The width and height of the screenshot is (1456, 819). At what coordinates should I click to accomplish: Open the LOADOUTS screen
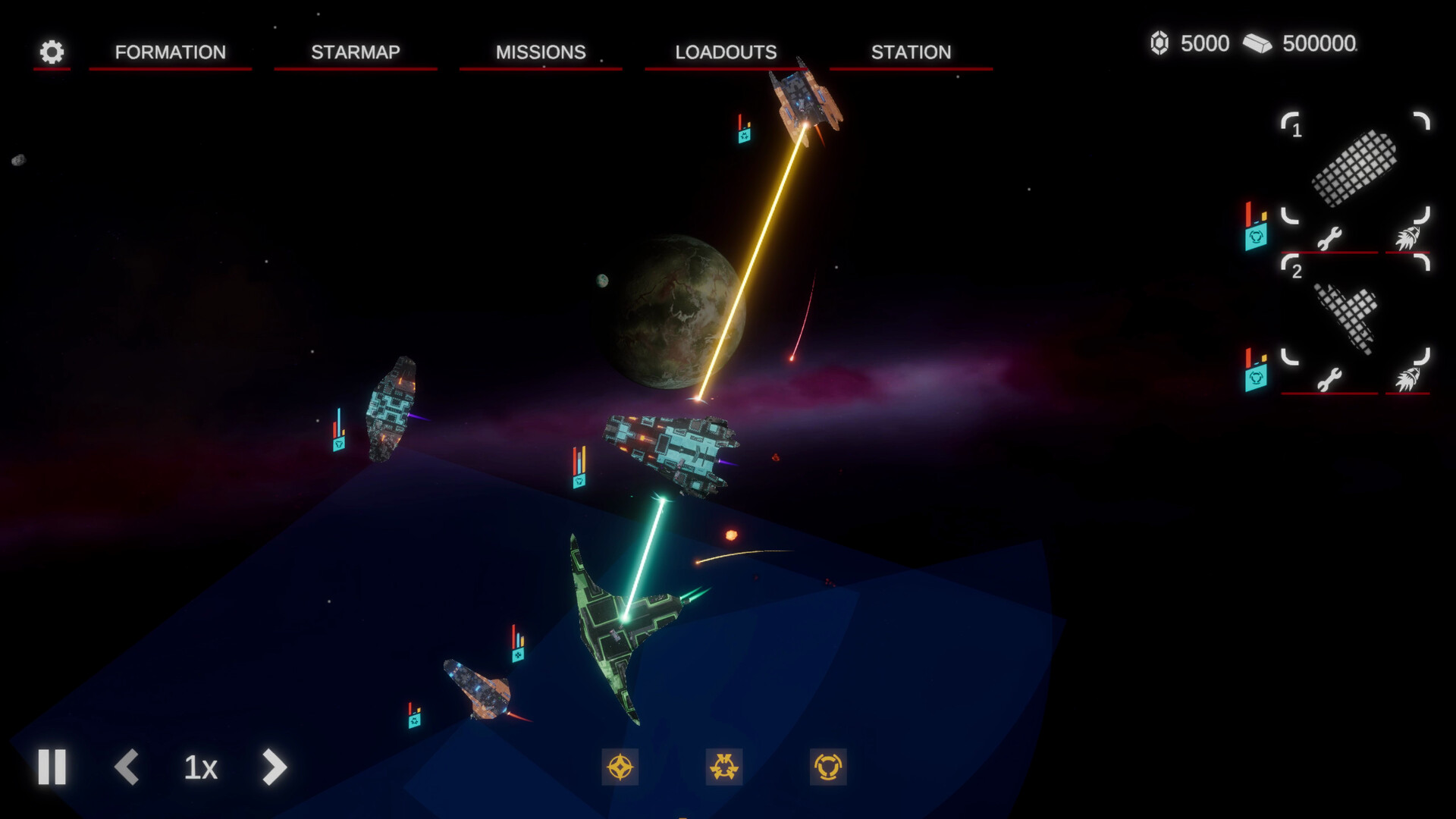click(x=725, y=52)
